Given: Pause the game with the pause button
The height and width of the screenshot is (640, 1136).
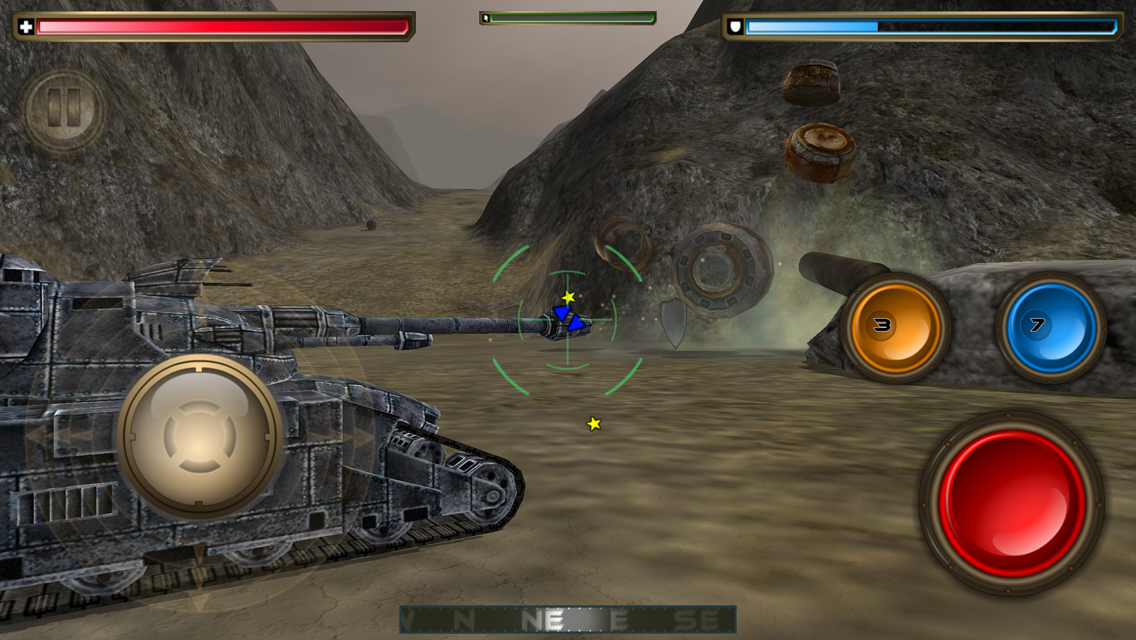Looking at the screenshot, I should click(64, 109).
